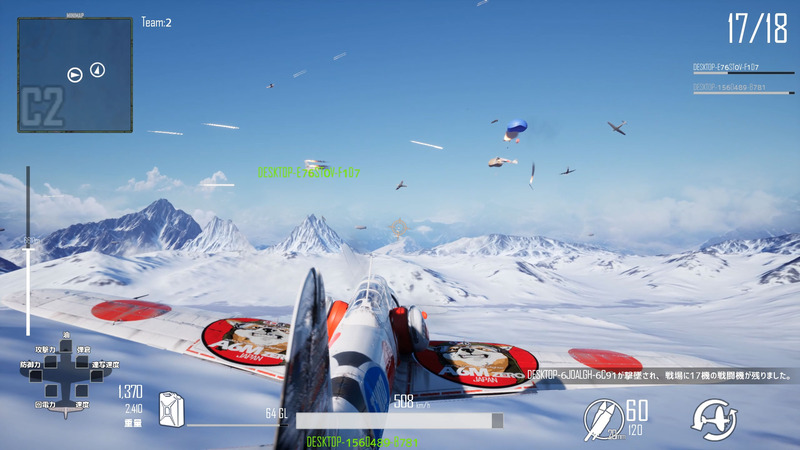Choose the 連射速度 fire rate slot
The width and height of the screenshot is (800, 450).
click(x=96, y=378)
